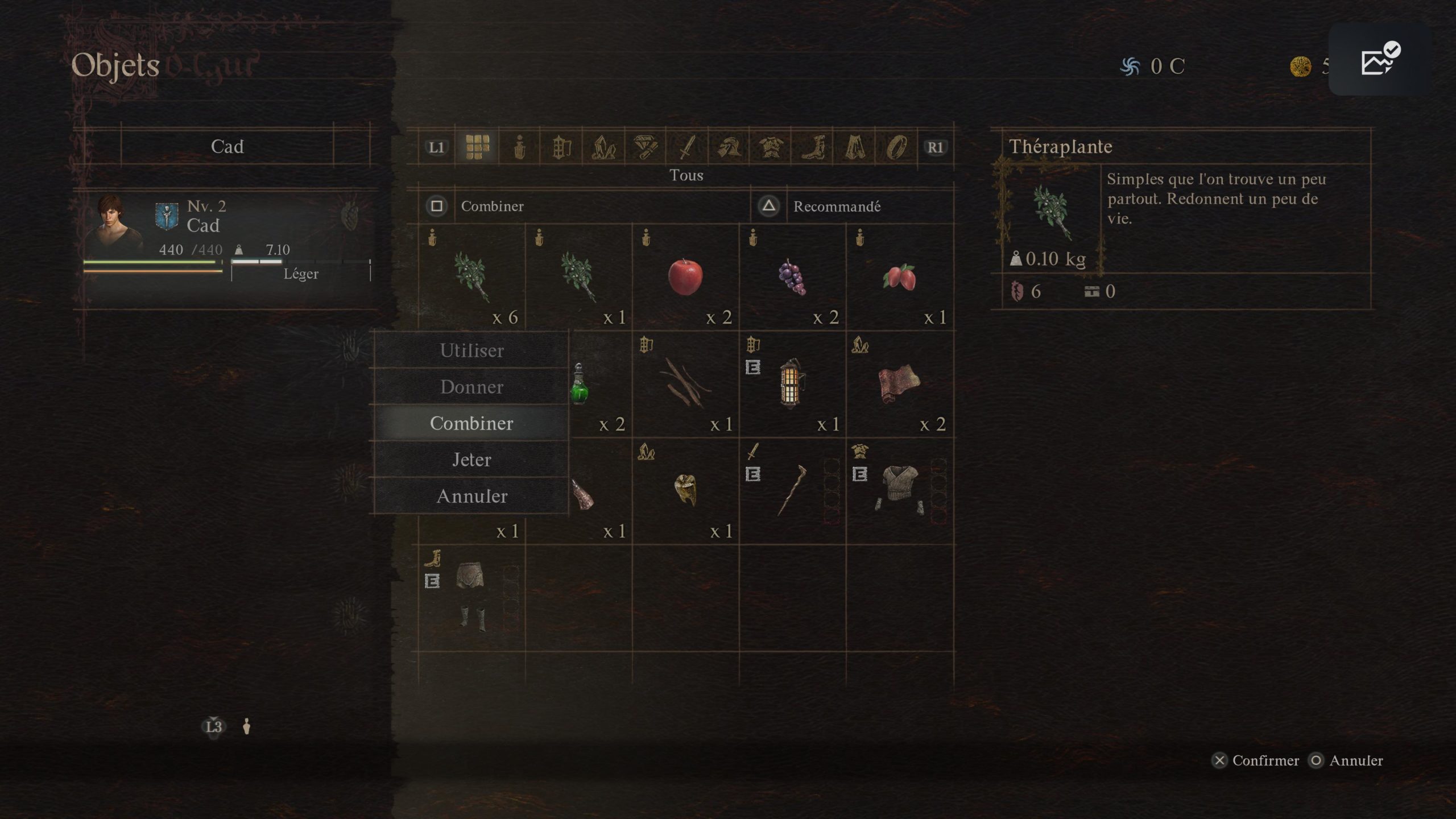
Task: Open the gemstone valuables tab
Action: point(645,147)
